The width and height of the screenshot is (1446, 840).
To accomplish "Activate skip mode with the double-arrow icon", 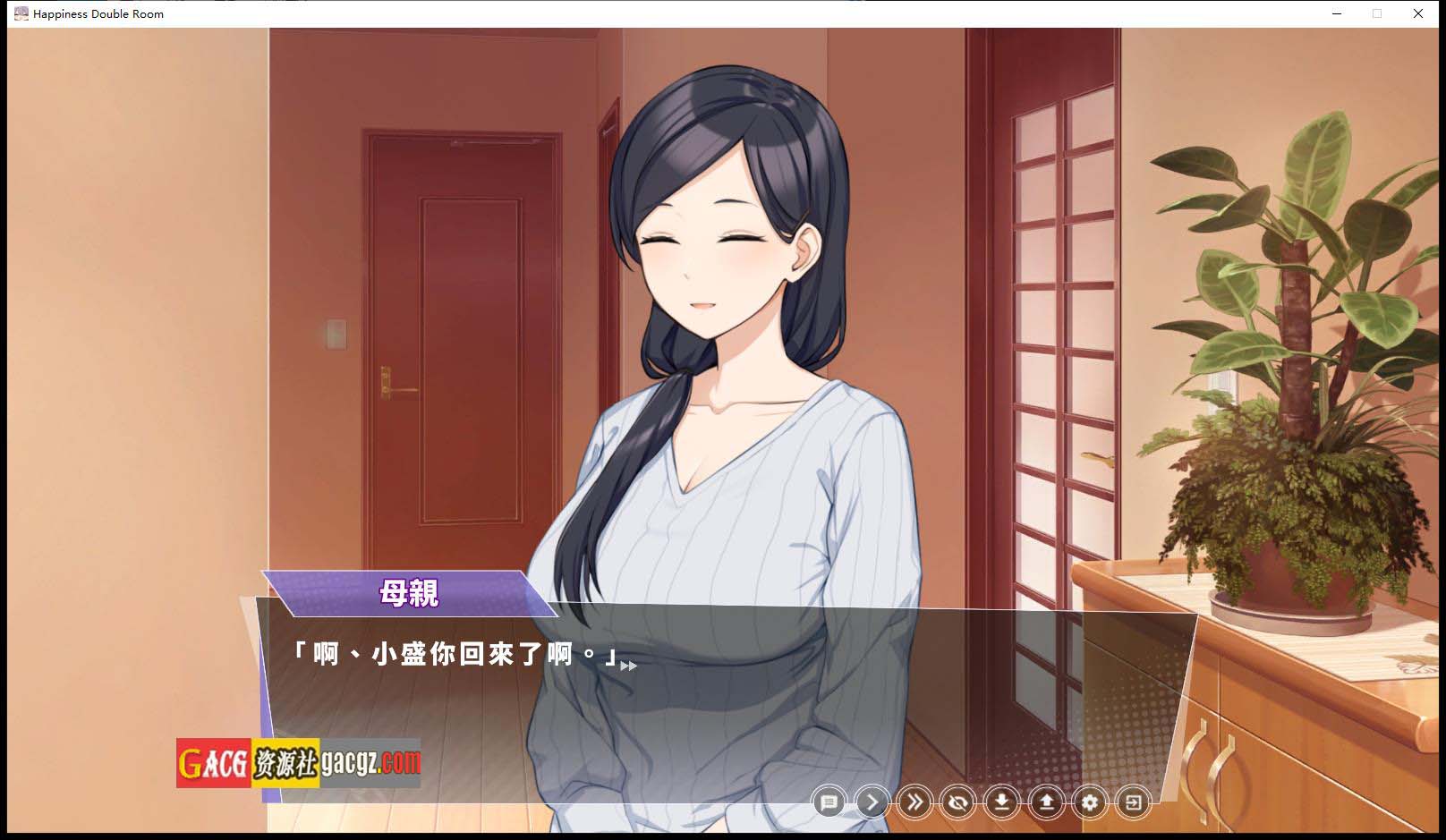I will (914, 802).
